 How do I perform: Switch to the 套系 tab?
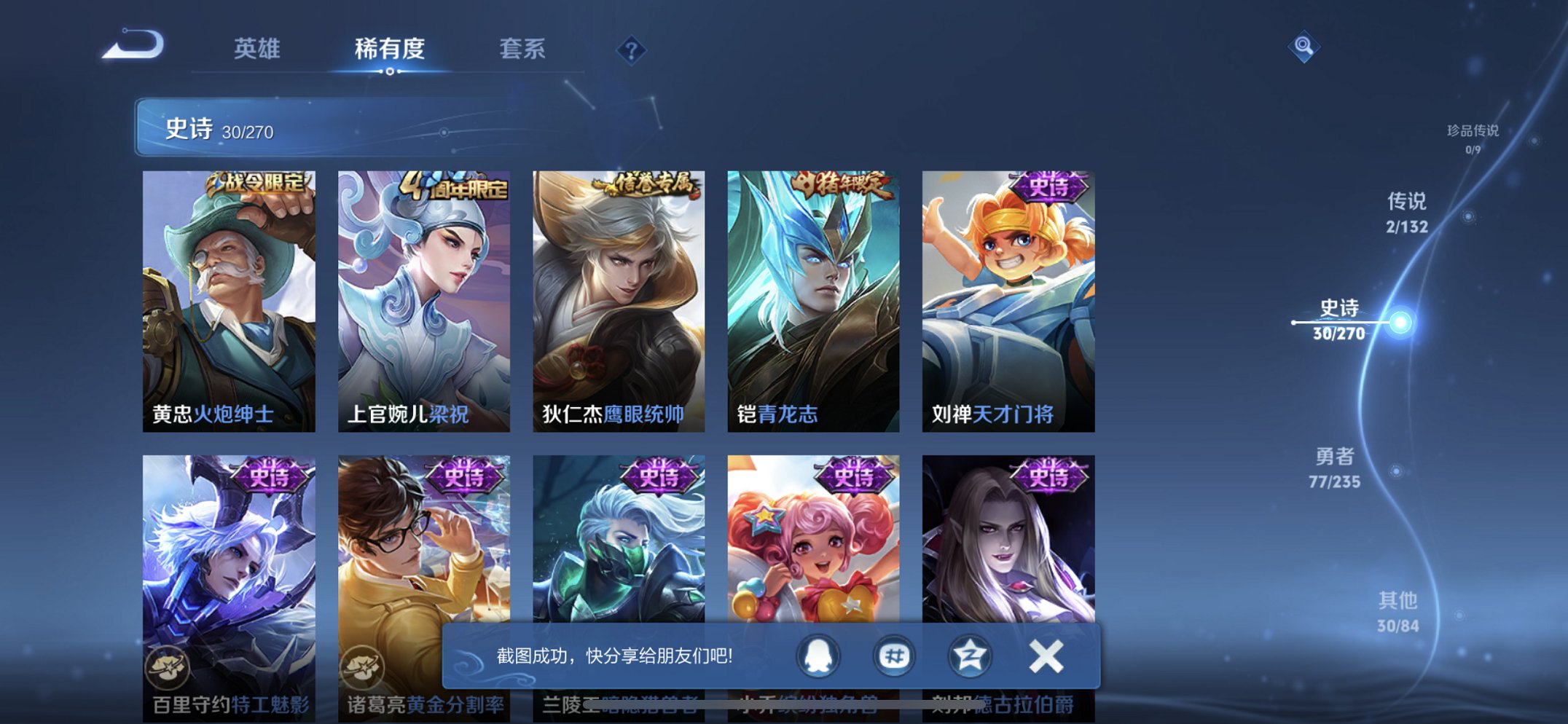point(523,50)
